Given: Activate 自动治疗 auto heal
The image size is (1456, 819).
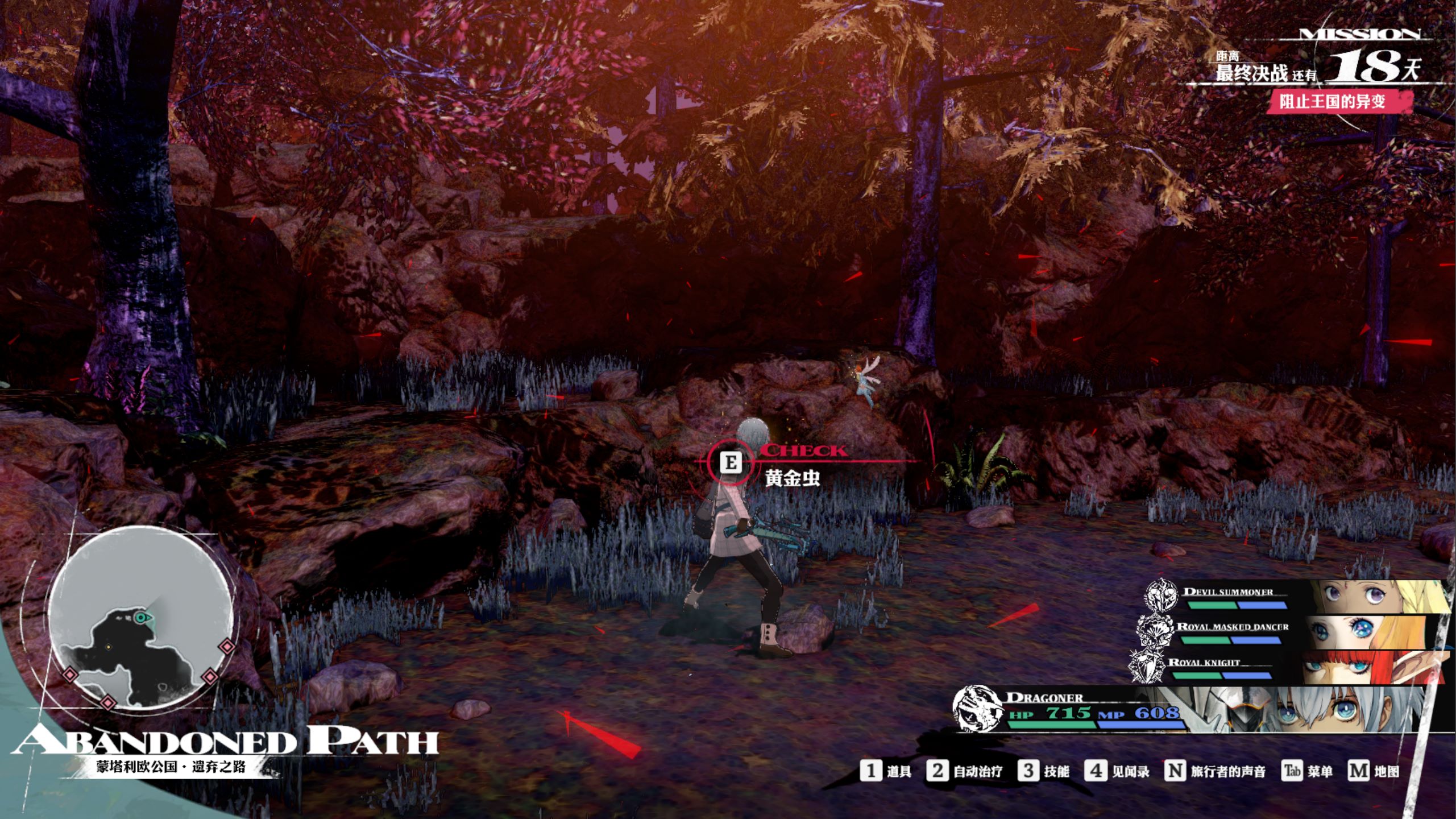Looking at the screenshot, I should pyautogui.click(x=964, y=771).
